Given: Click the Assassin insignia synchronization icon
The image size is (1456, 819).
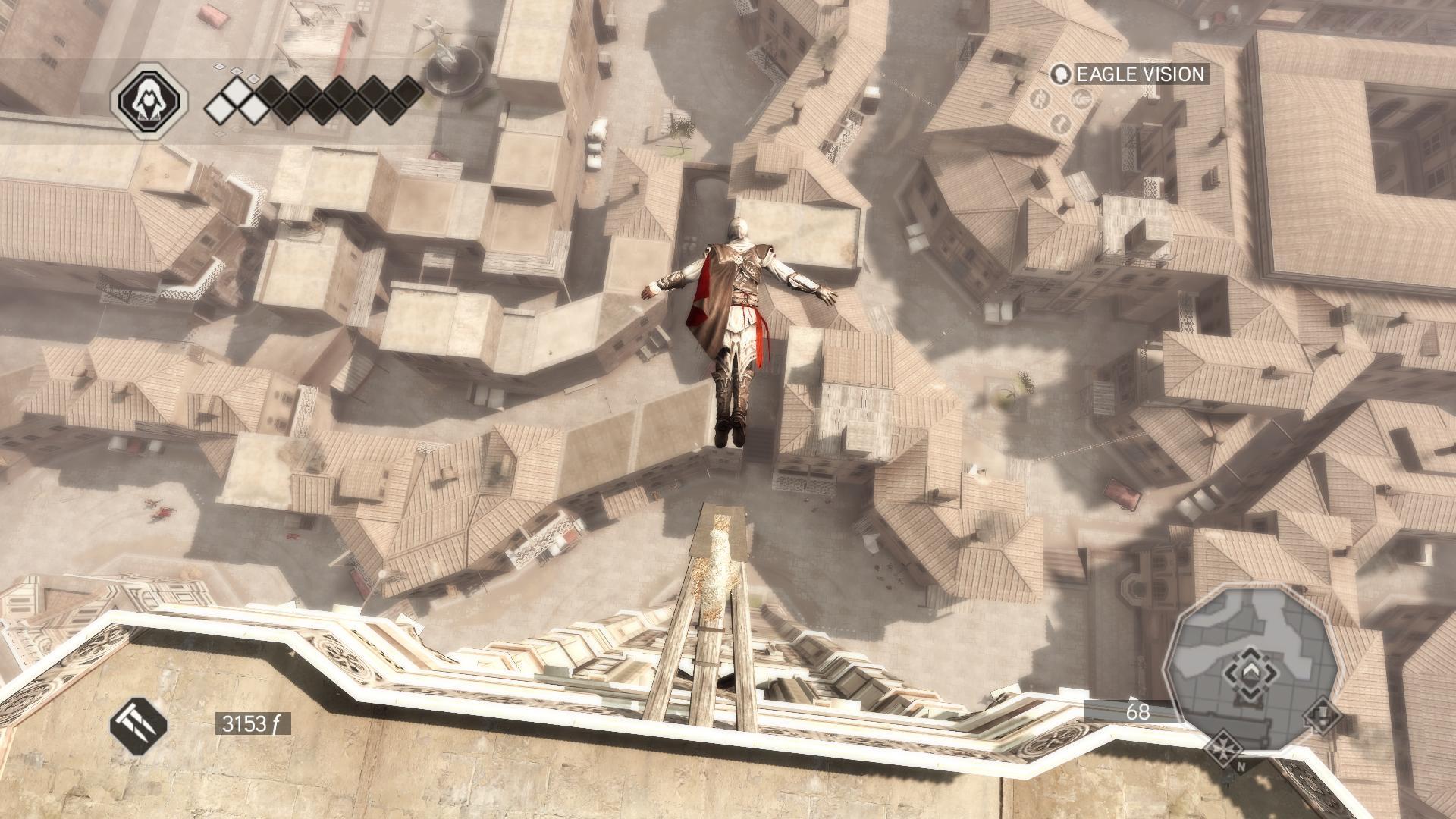Looking at the screenshot, I should [x=149, y=99].
